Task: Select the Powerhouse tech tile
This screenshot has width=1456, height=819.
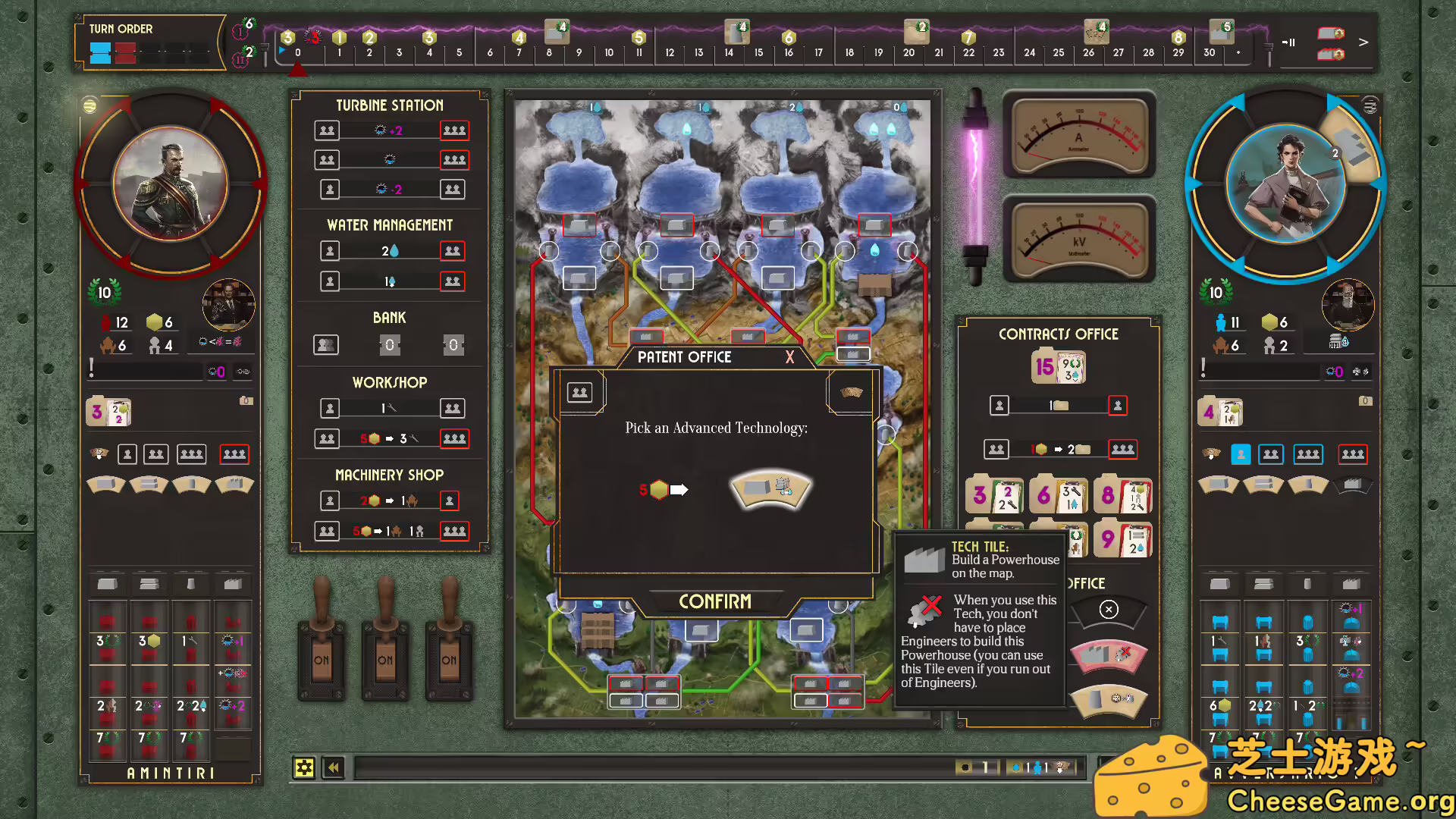Action: point(770,489)
